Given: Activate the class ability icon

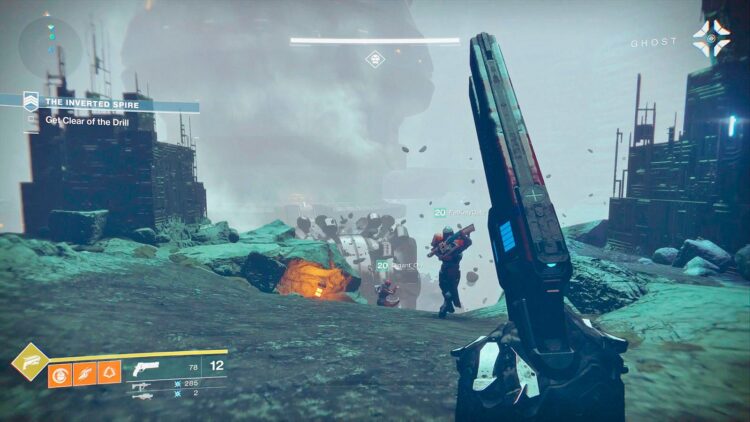Looking at the screenshot, I should (x=109, y=373).
